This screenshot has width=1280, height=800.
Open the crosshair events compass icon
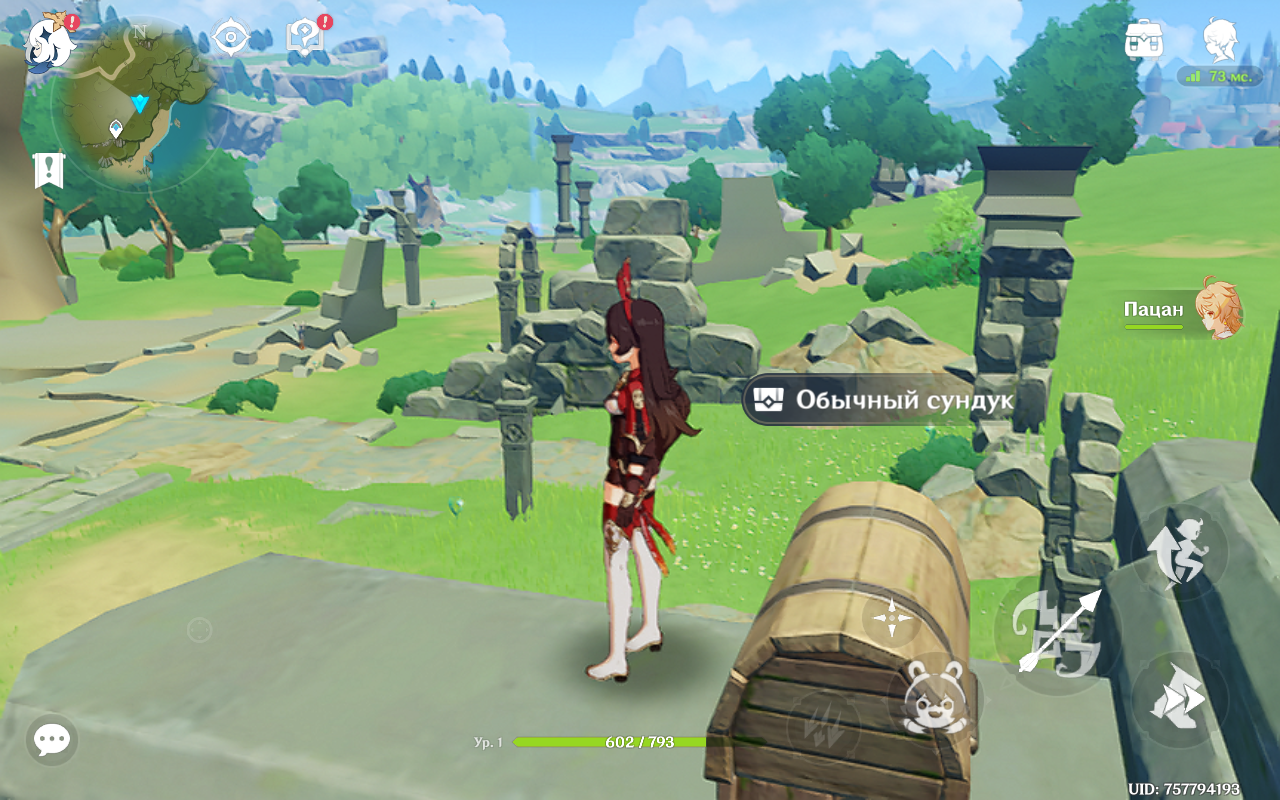click(x=230, y=38)
